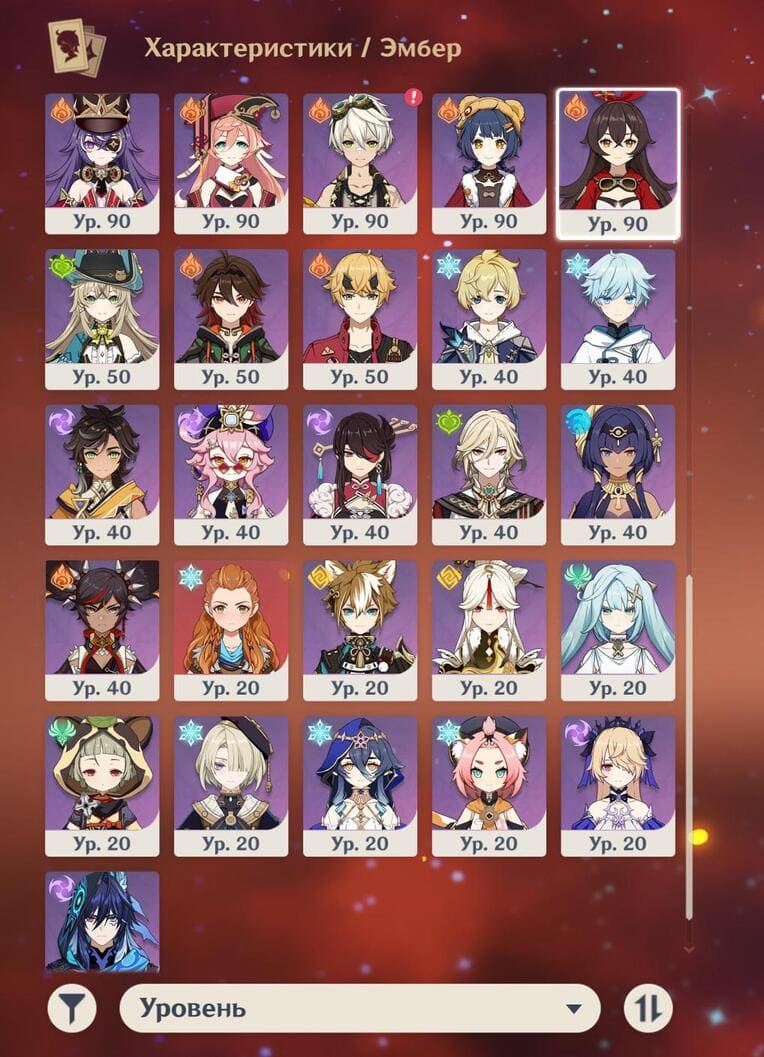This screenshot has width=764, height=1057.
Task: Open the character filter funnel button
Action: click(x=72, y=1008)
